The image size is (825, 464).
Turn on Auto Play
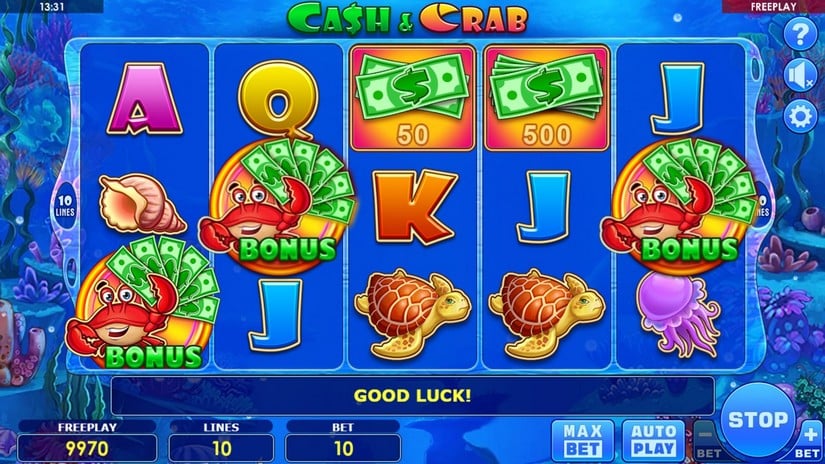coord(651,438)
